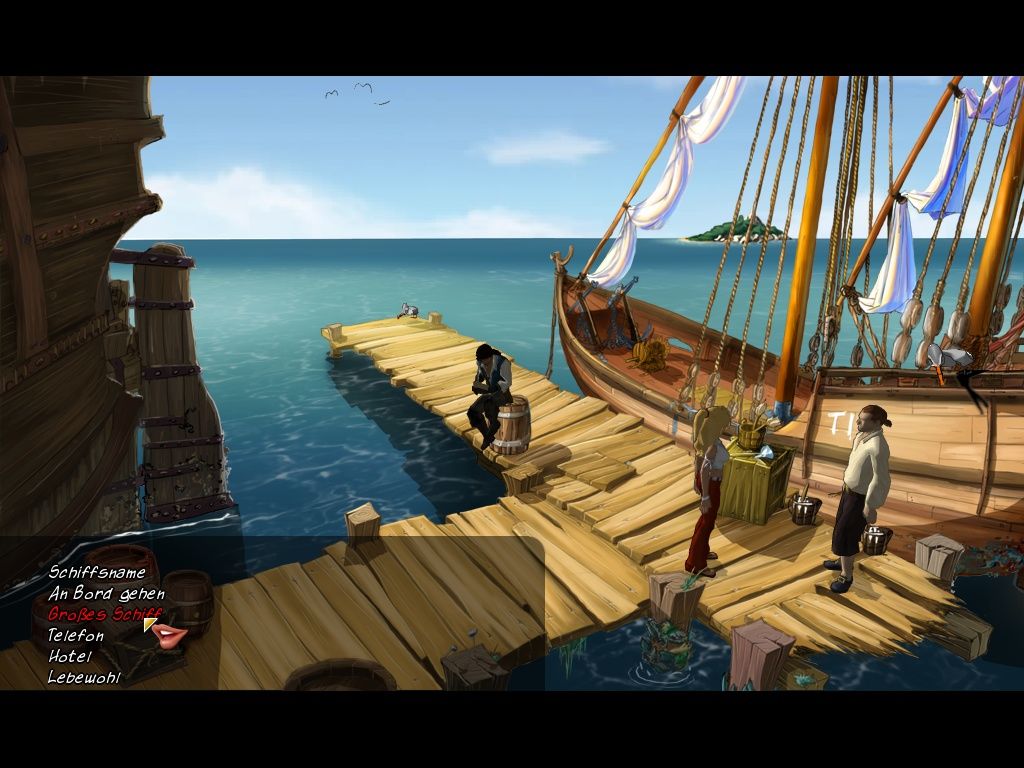End the conversation with "Lebewohl"
Screen dimensions: 1024x768
pos(83,677)
